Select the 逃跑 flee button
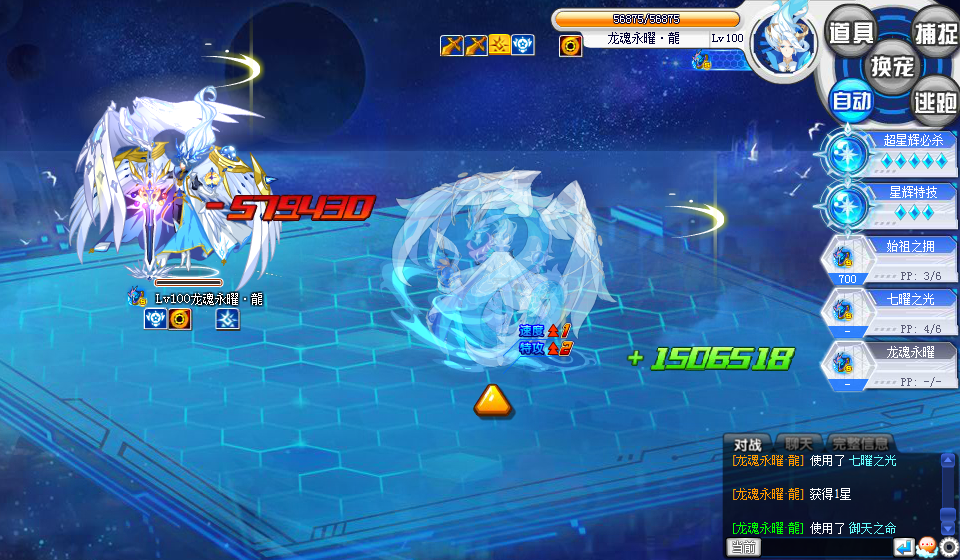Image resolution: width=960 pixels, height=560 pixels. pos(935,100)
